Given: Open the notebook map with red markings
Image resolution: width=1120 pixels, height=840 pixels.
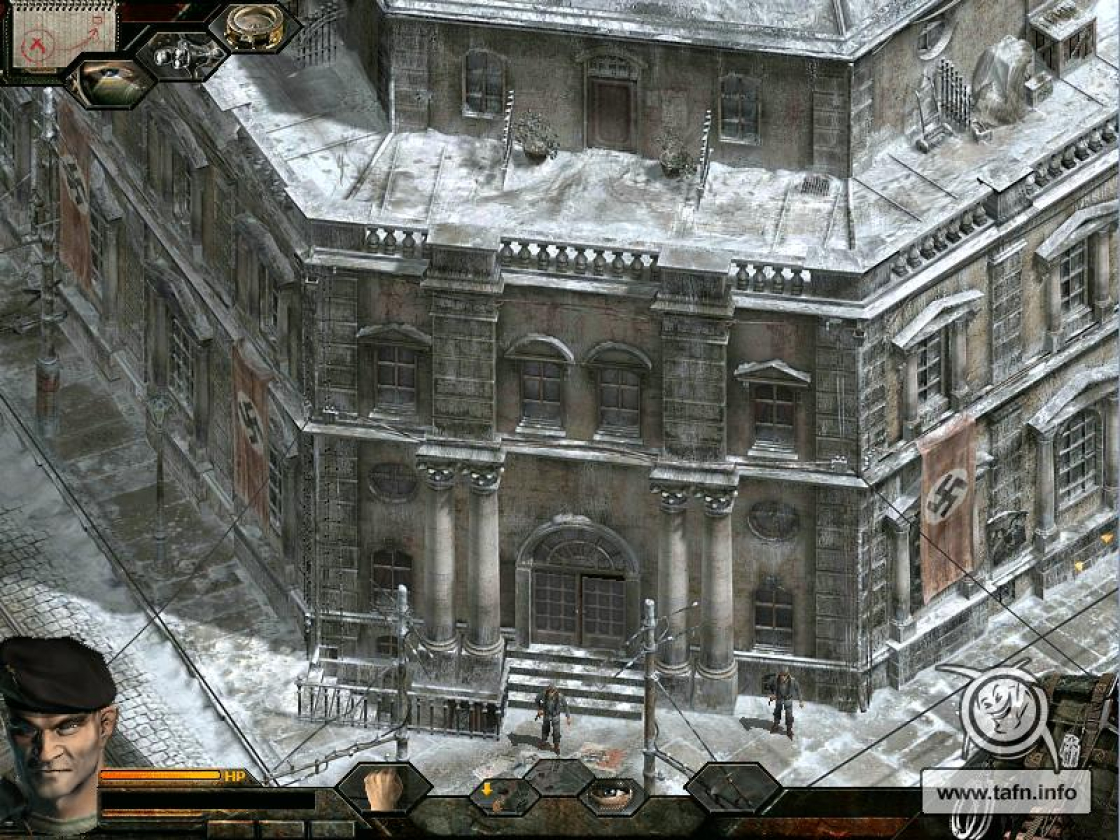Looking at the screenshot, I should [x=62, y=36].
